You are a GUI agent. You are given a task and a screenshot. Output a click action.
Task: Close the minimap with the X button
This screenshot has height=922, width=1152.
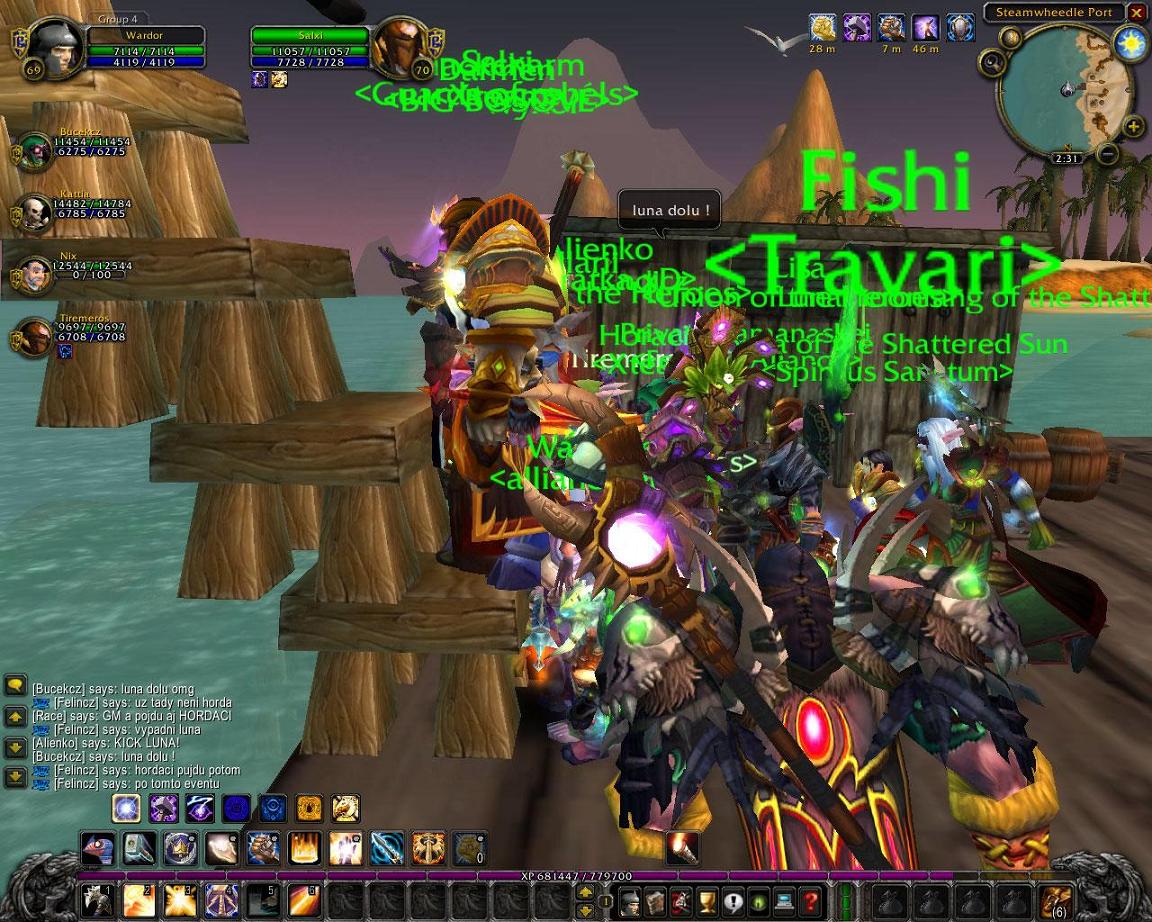point(1136,13)
